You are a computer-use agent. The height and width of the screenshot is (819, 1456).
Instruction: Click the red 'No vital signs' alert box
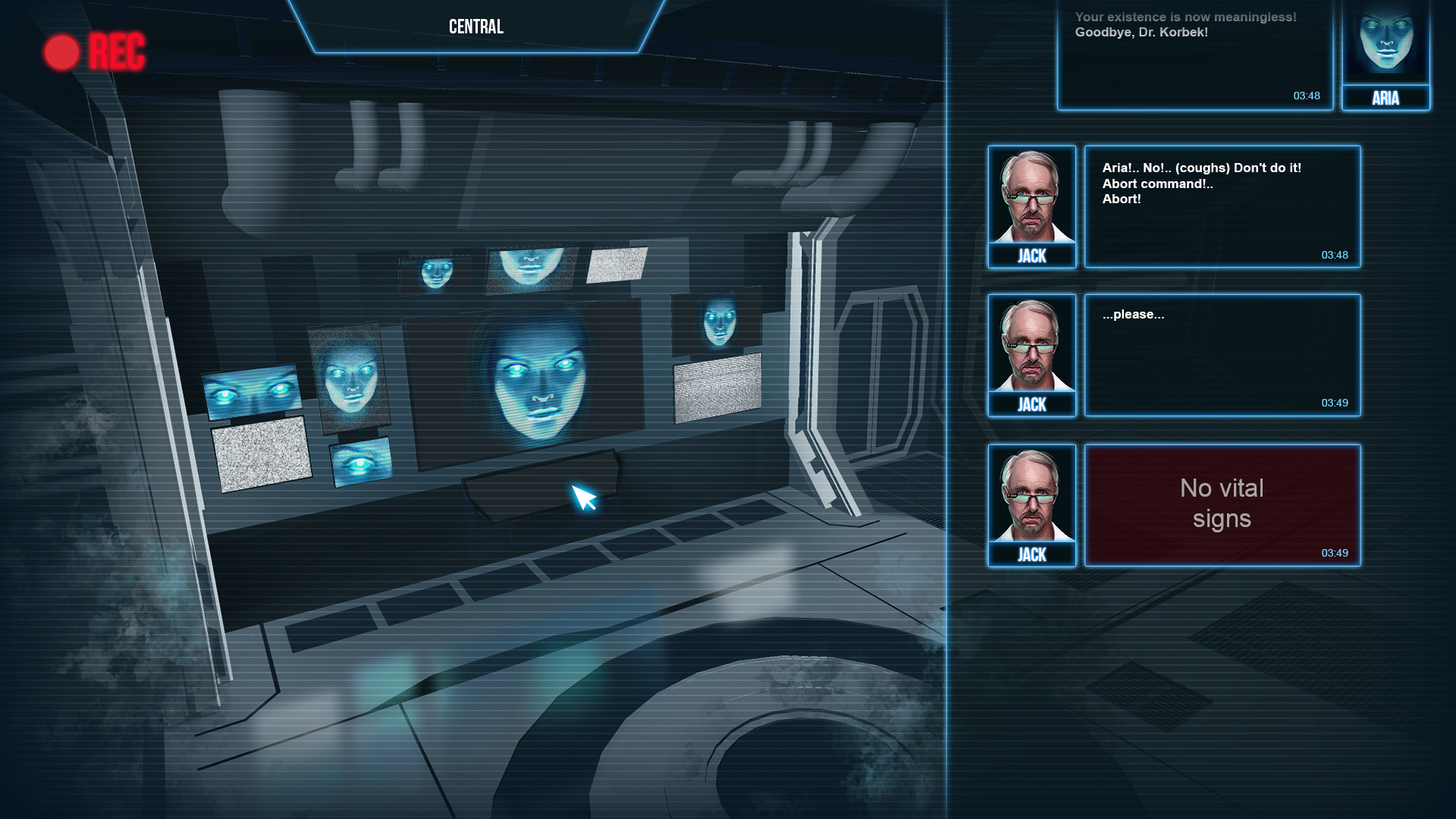[x=1221, y=504]
